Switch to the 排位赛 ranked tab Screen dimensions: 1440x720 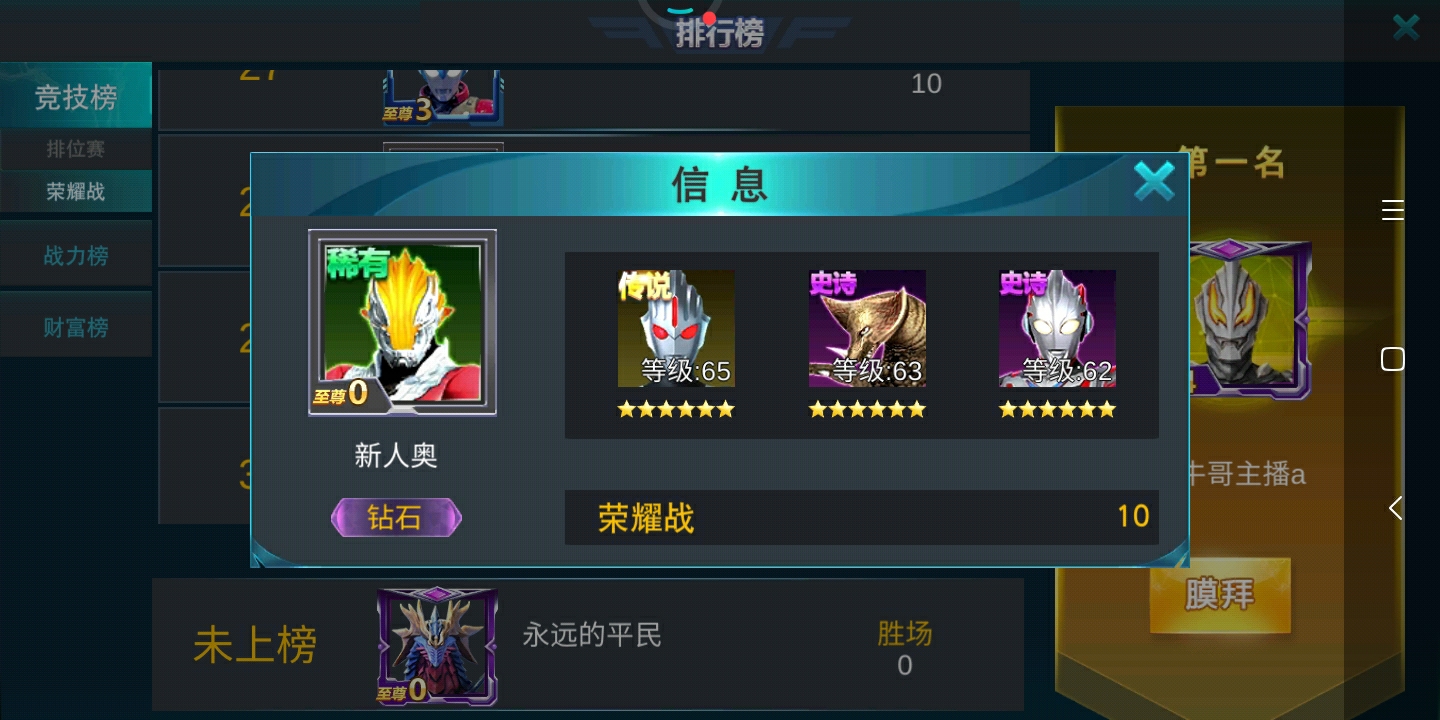point(75,149)
